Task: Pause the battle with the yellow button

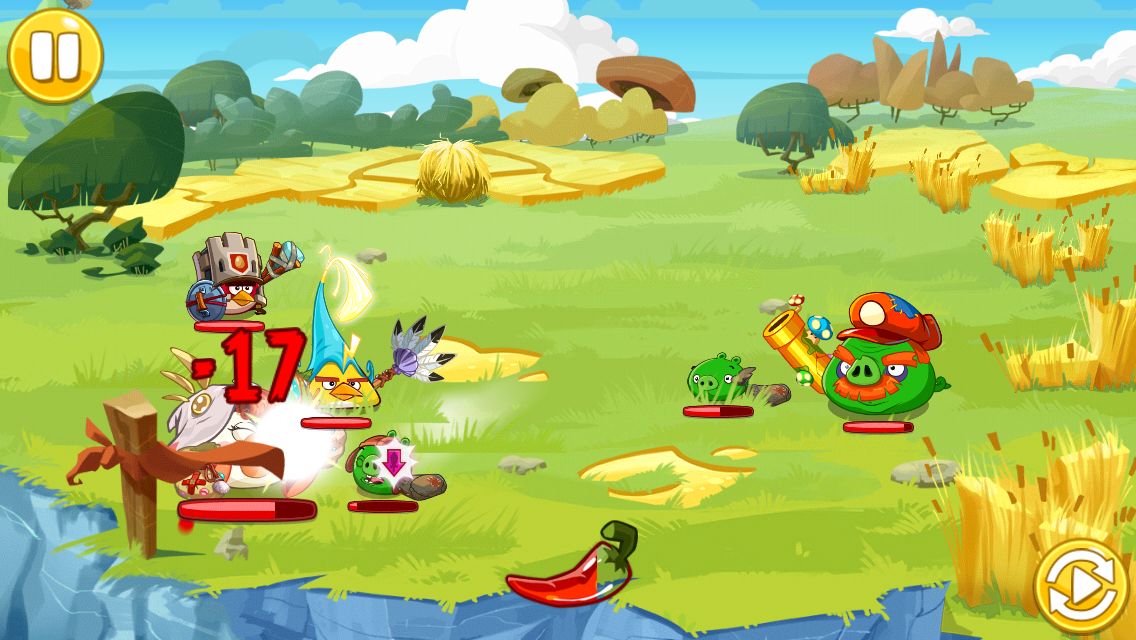Action: click(x=55, y=56)
